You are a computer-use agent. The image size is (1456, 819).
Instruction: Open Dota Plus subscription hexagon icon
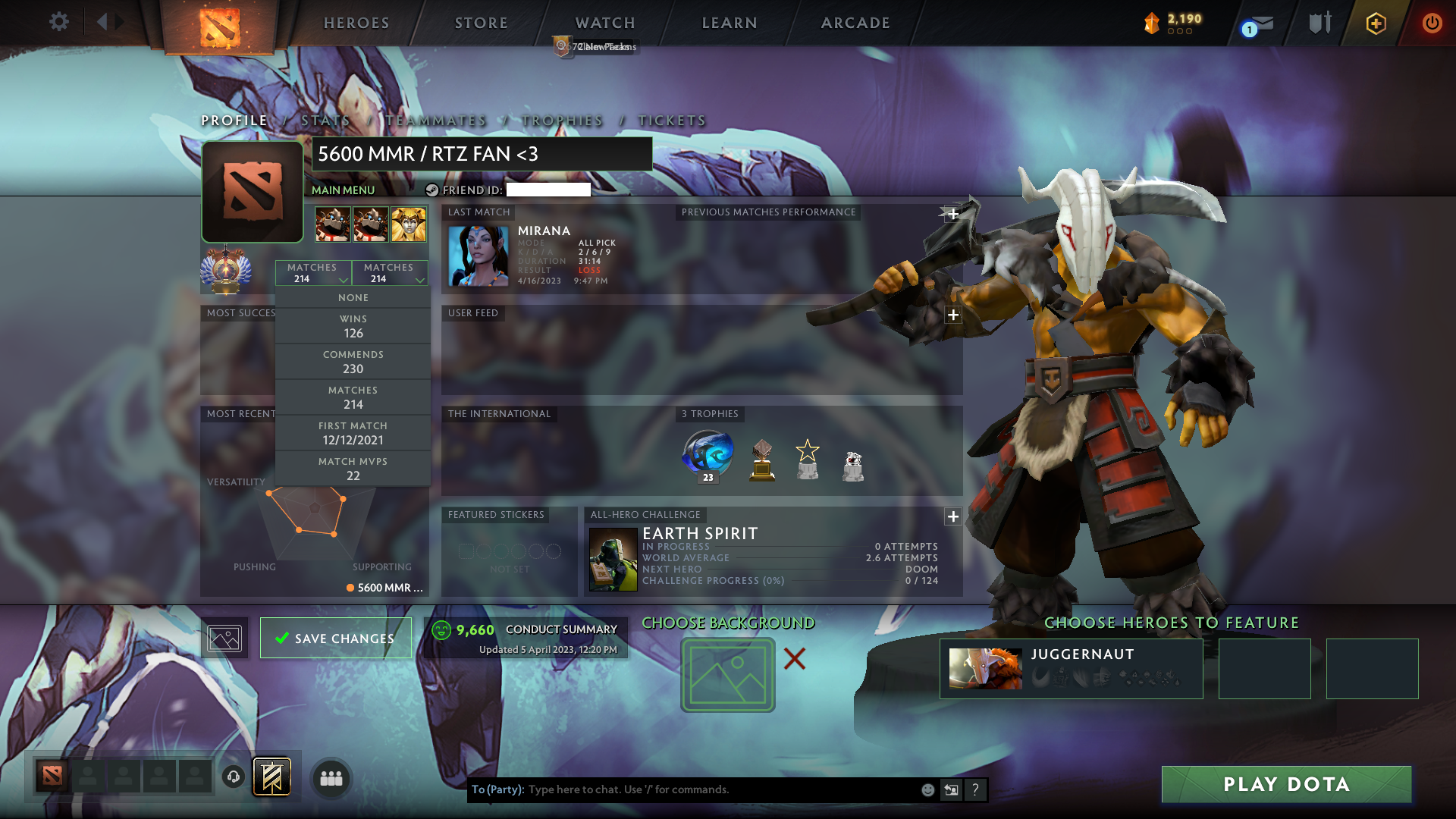[1377, 23]
